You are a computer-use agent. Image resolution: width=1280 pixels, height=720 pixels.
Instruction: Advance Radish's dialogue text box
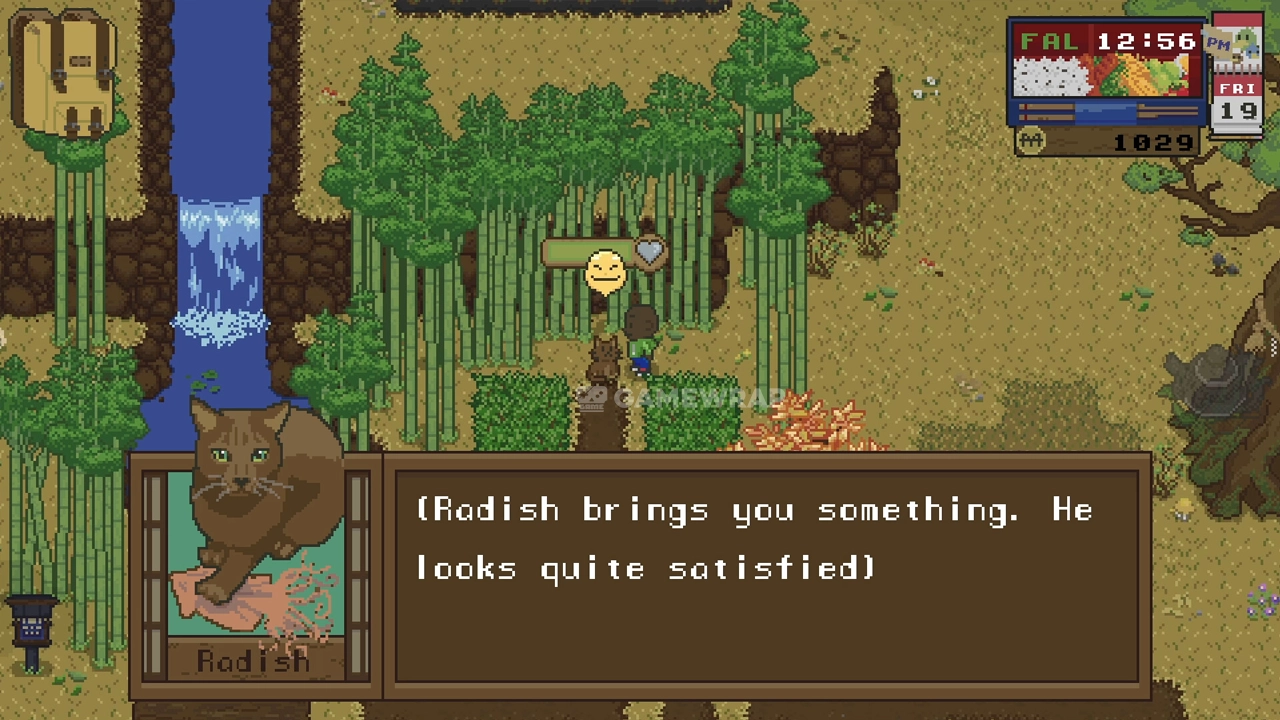pyautogui.click(x=766, y=568)
